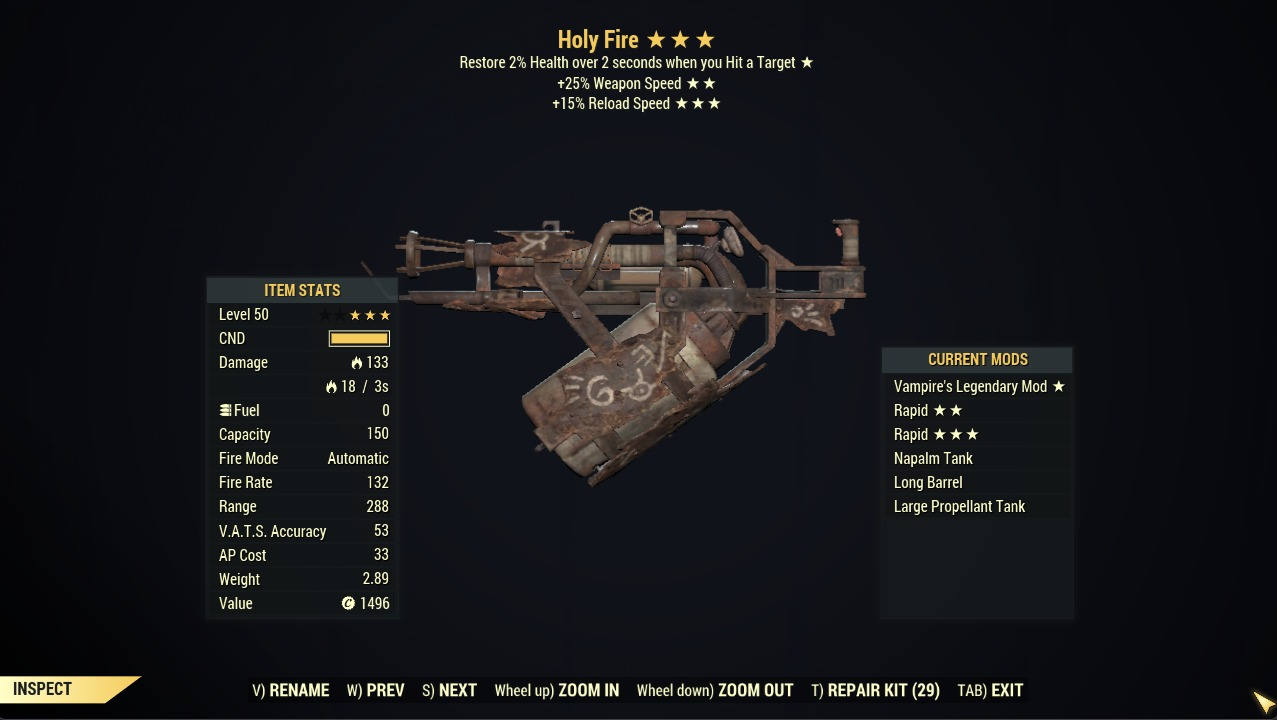Choose the Napalm Tank mod entry
1277x720 pixels.
pyautogui.click(x=933, y=459)
